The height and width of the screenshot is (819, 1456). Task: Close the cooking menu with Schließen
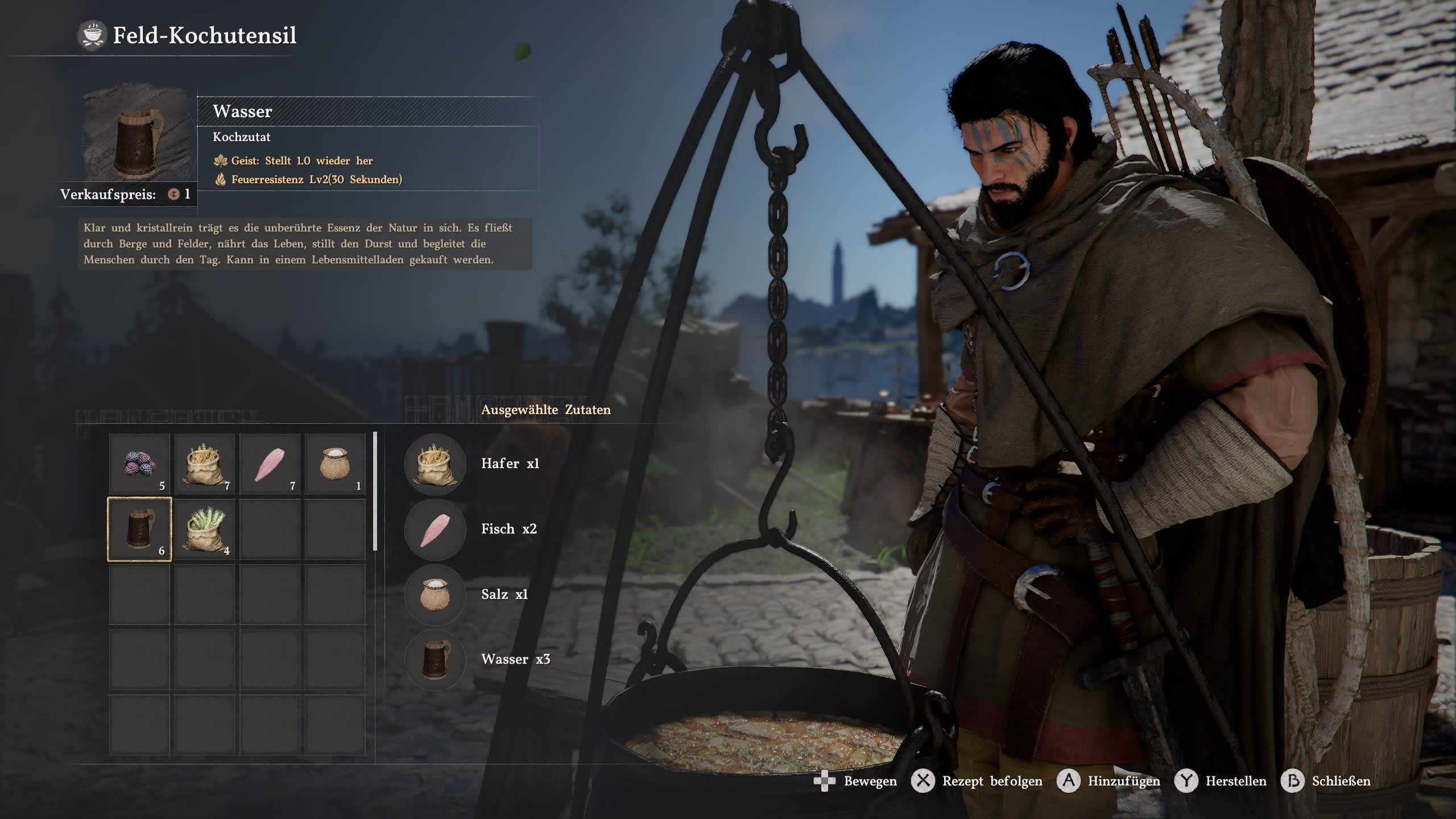click(x=1326, y=781)
